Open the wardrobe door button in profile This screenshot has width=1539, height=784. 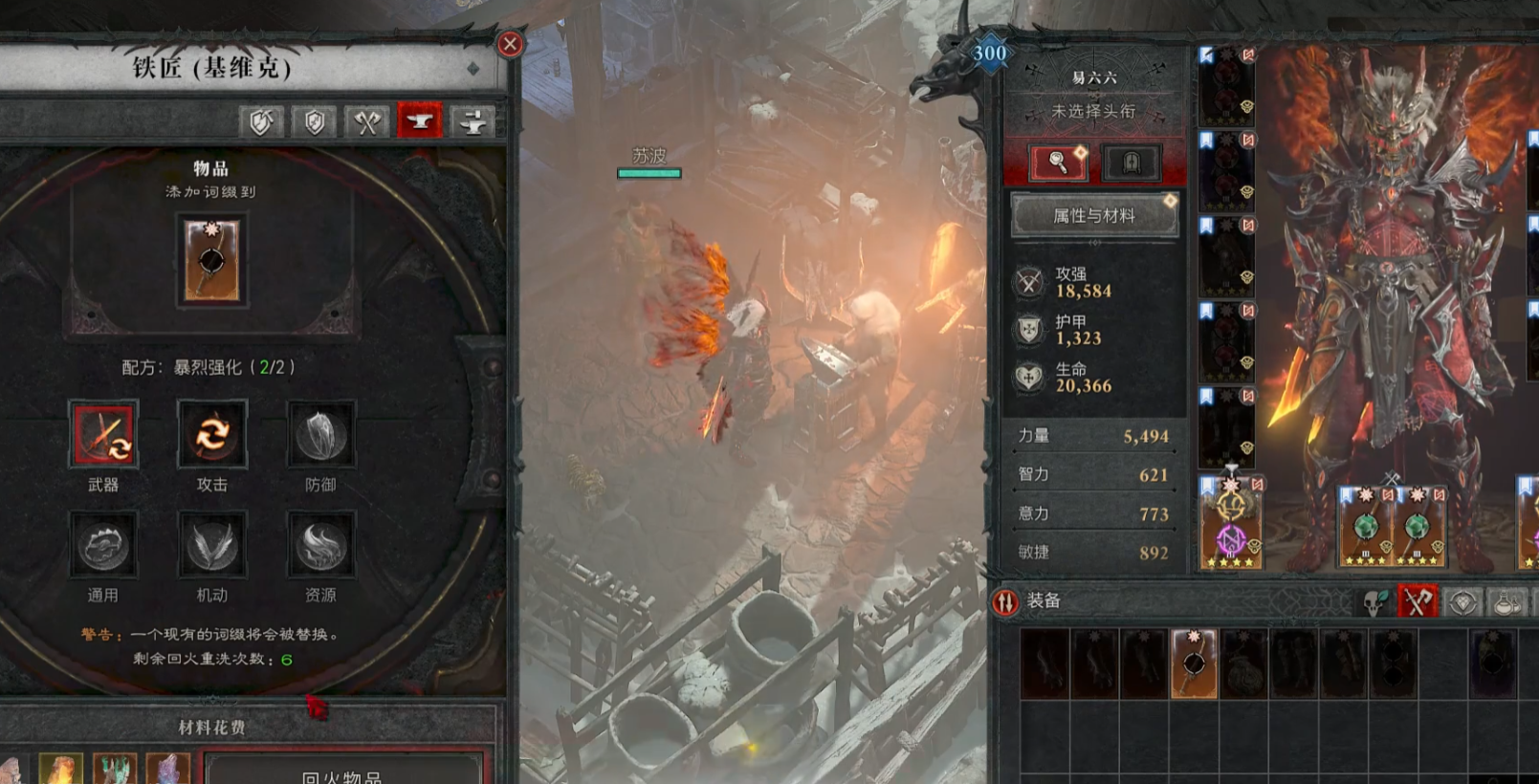(x=1131, y=163)
